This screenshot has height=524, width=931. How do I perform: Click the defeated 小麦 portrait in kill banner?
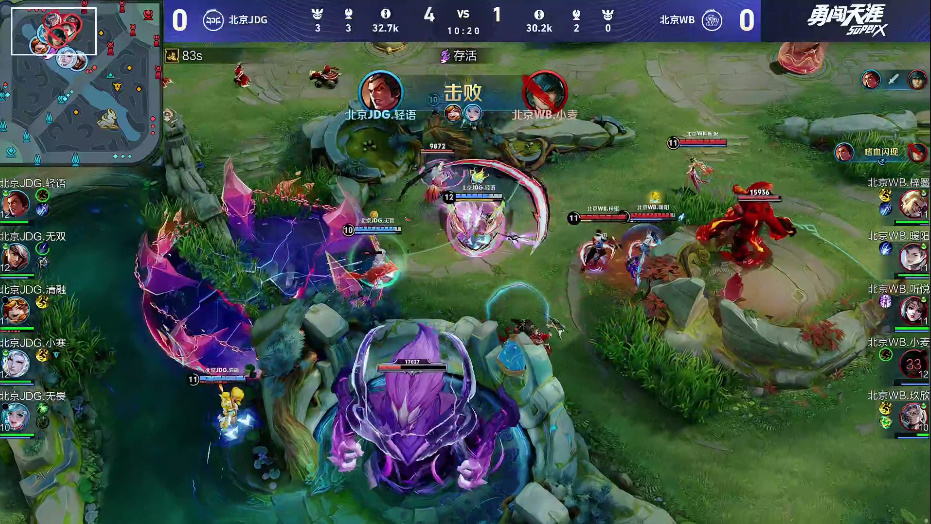click(545, 91)
